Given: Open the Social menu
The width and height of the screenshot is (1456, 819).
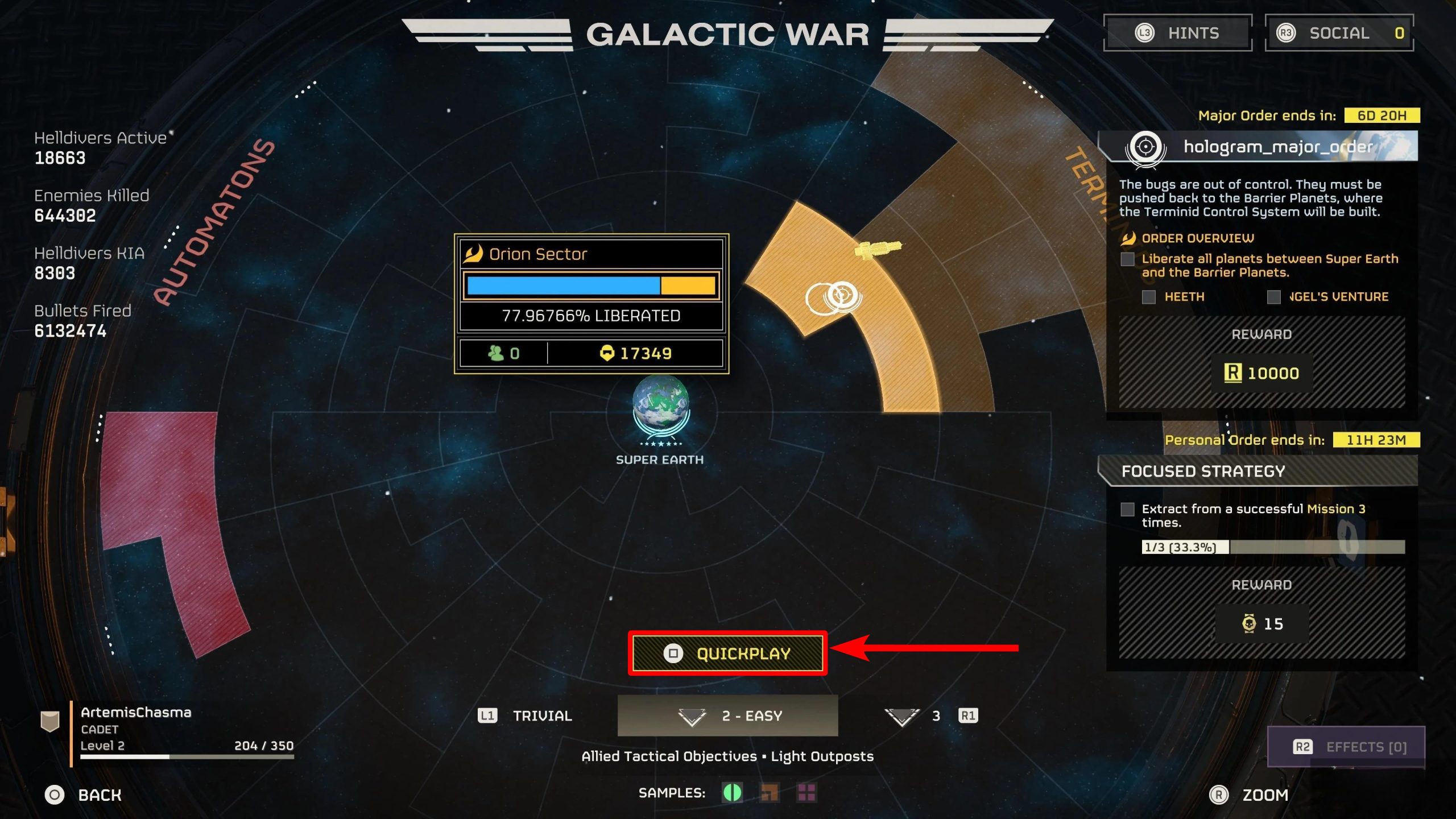Looking at the screenshot, I should point(1339,33).
